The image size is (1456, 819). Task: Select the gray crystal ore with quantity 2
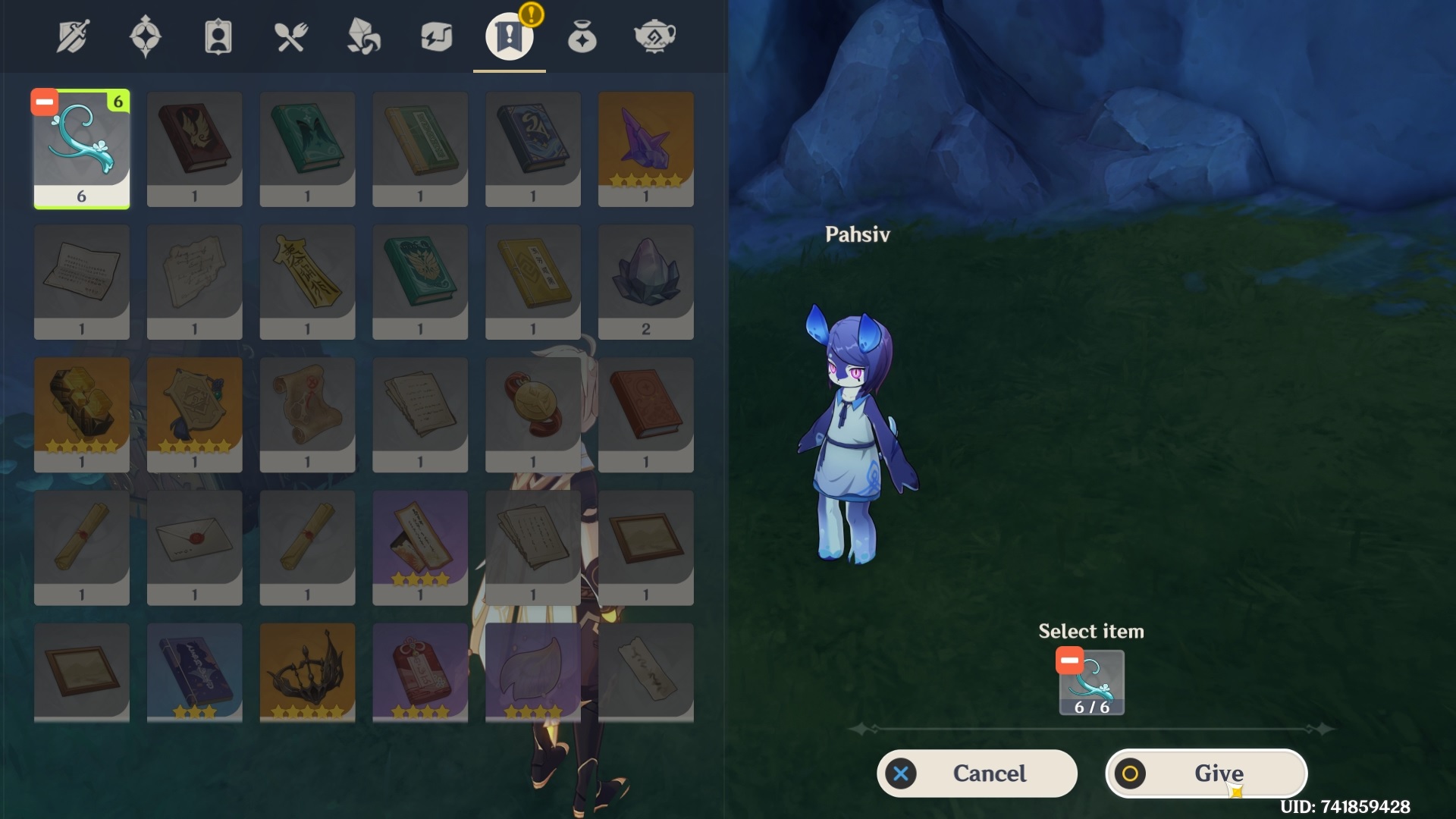(645, 281)
